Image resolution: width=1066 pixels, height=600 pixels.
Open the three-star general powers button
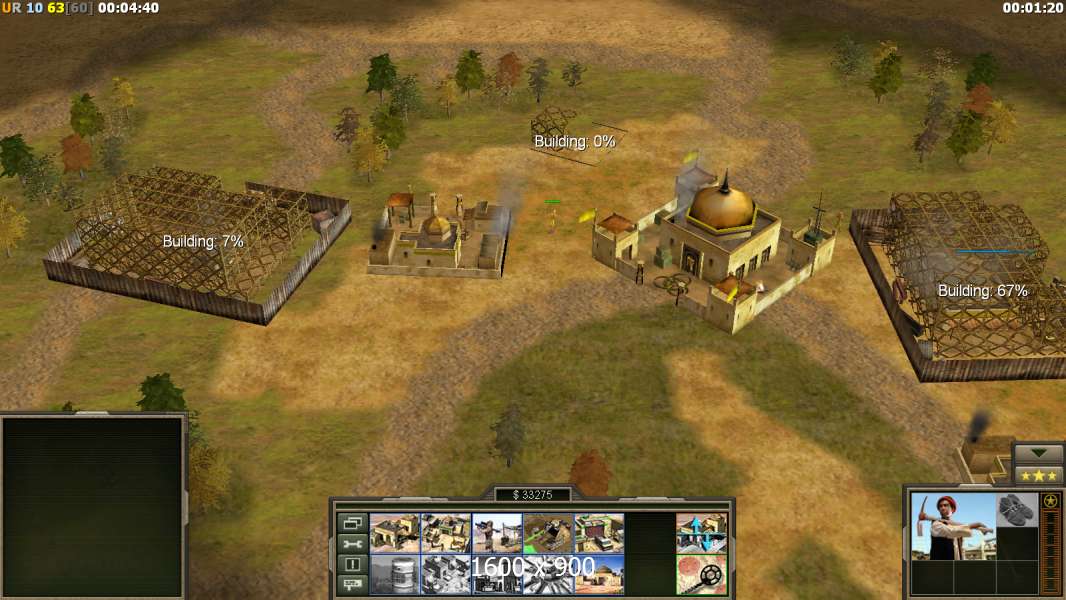pyautogui.click(x=1038, y=475)
